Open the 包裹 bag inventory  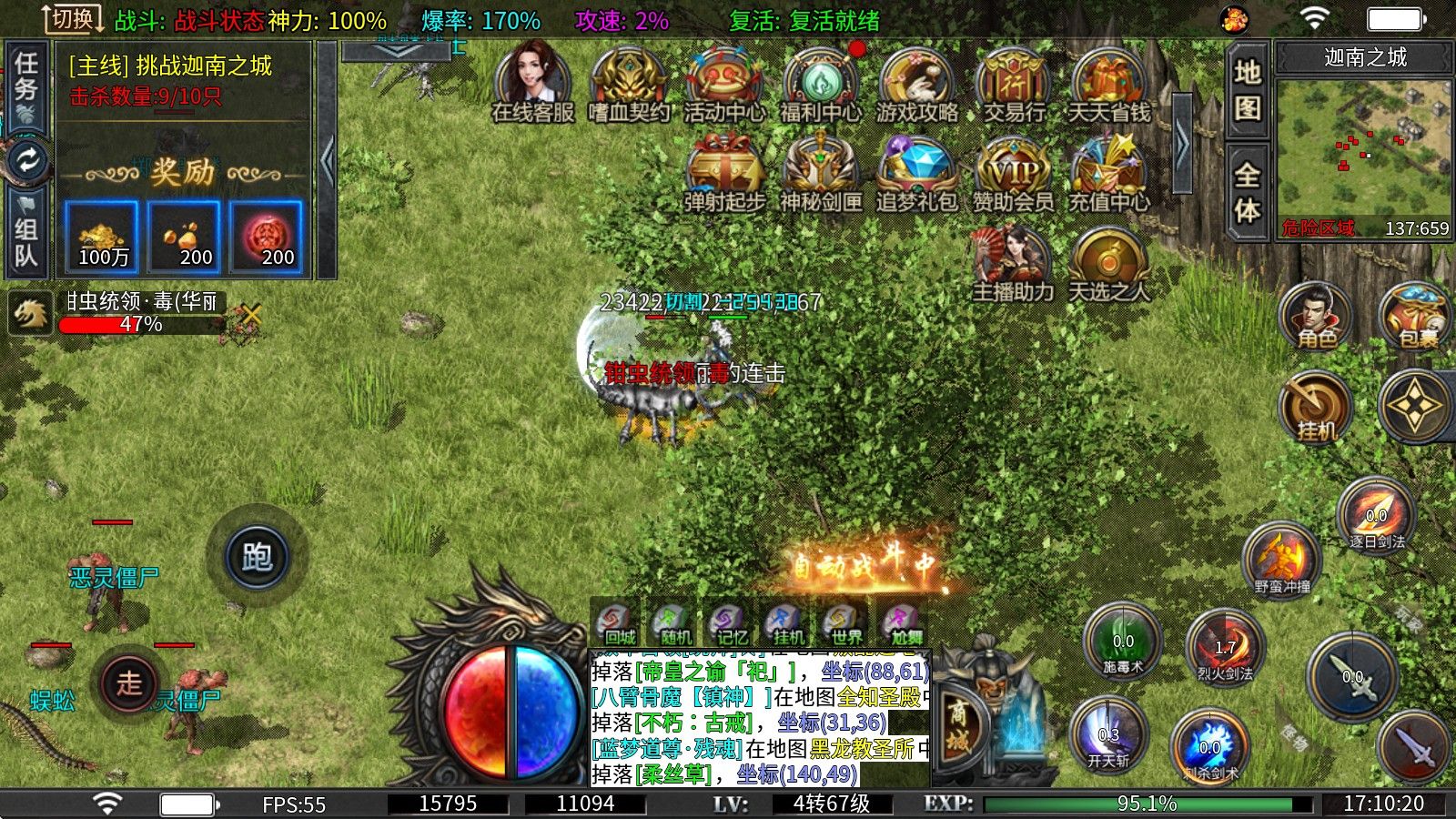coord(1415,315)
